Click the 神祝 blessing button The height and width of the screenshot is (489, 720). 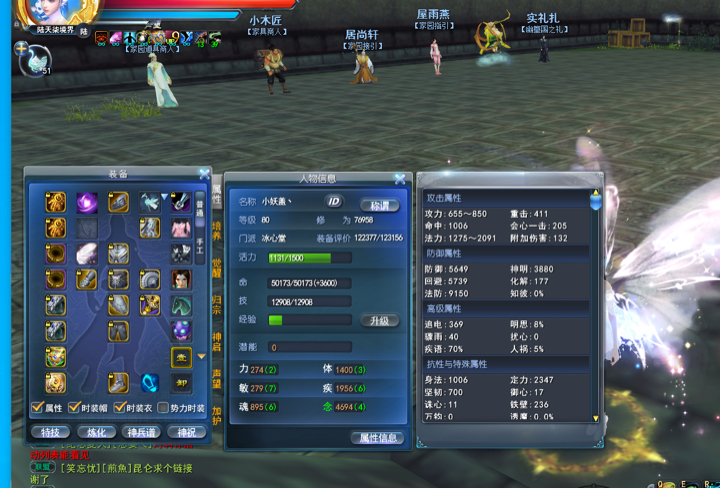[x=186, y=432]
